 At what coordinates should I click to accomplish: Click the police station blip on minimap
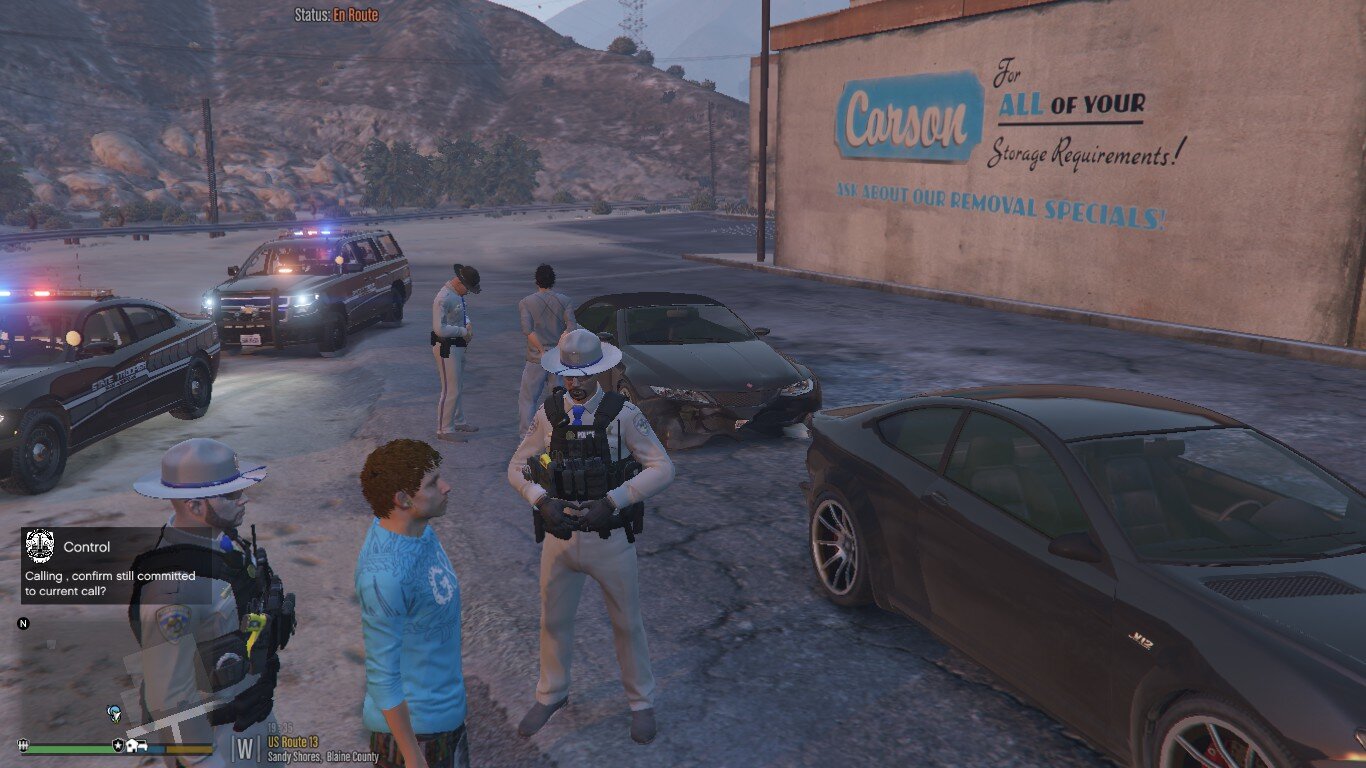pos(118,746)
